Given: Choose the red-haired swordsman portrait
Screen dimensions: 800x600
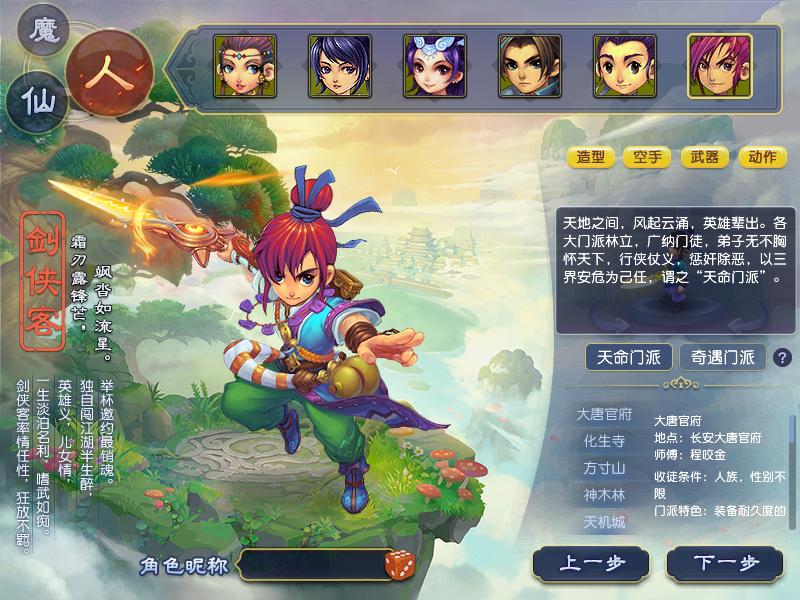Looking at the screenshot, I should click(719, 66).
